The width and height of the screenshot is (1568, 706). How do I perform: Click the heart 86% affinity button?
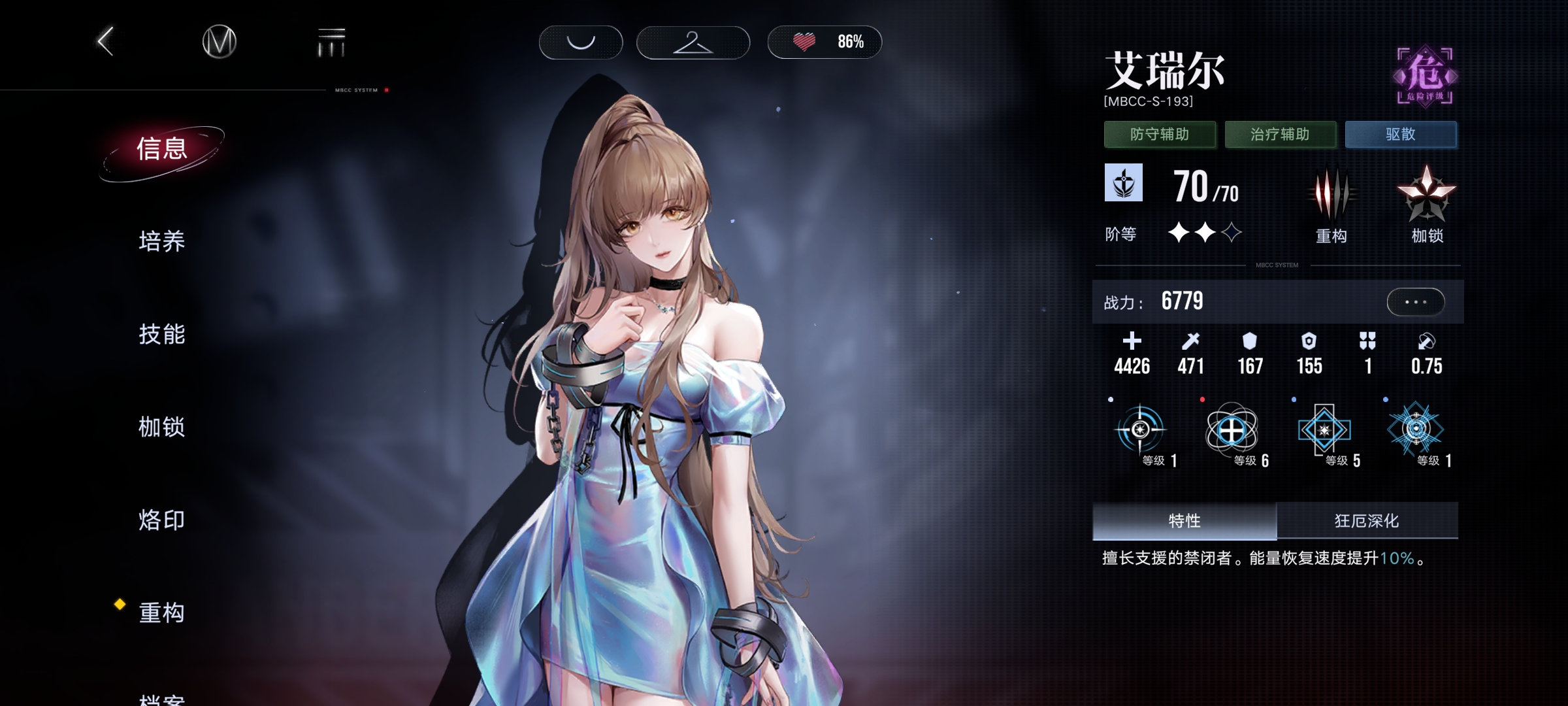click(825, 42)
